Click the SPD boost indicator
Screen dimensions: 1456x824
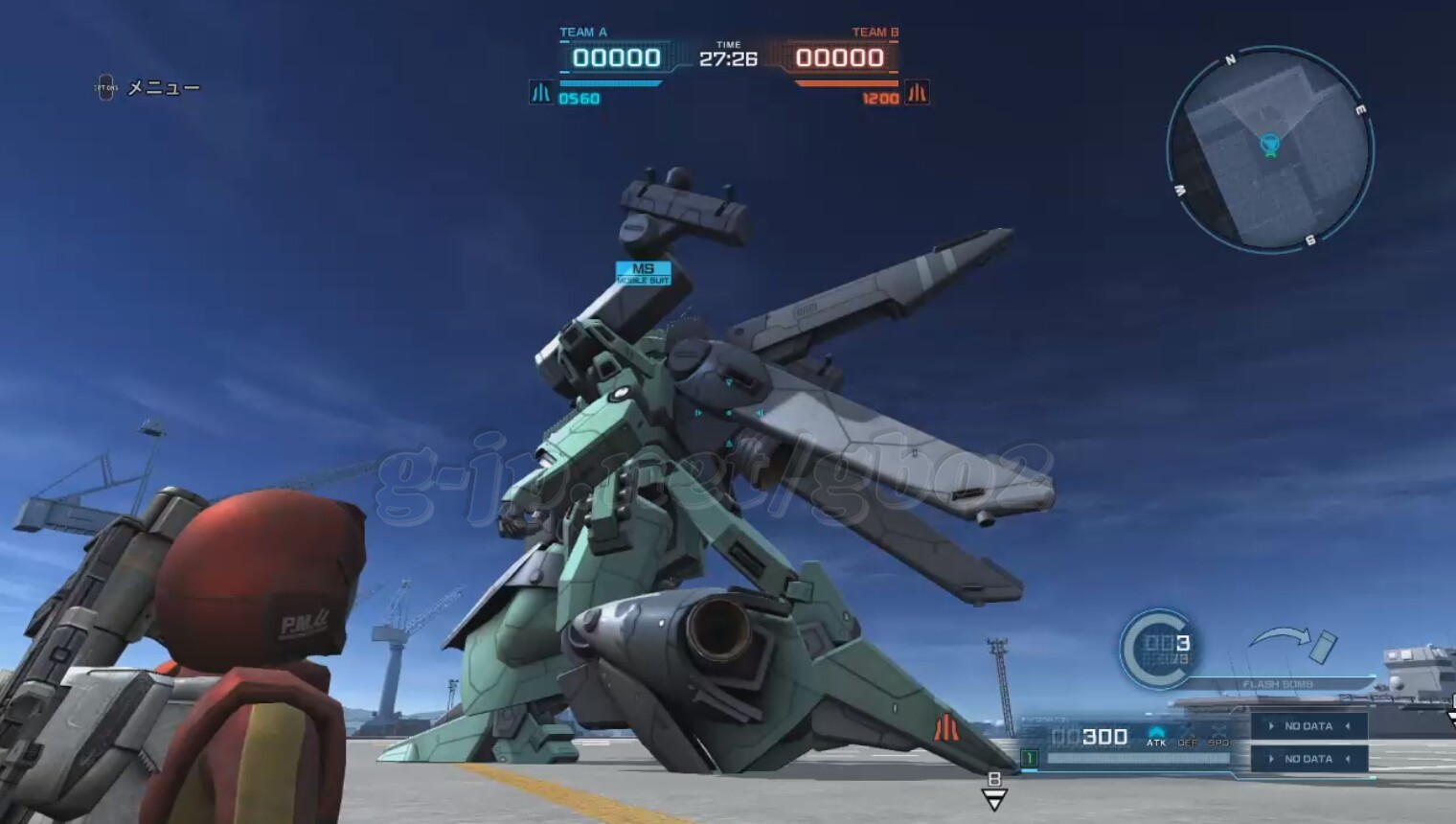tap(1218, 736)
